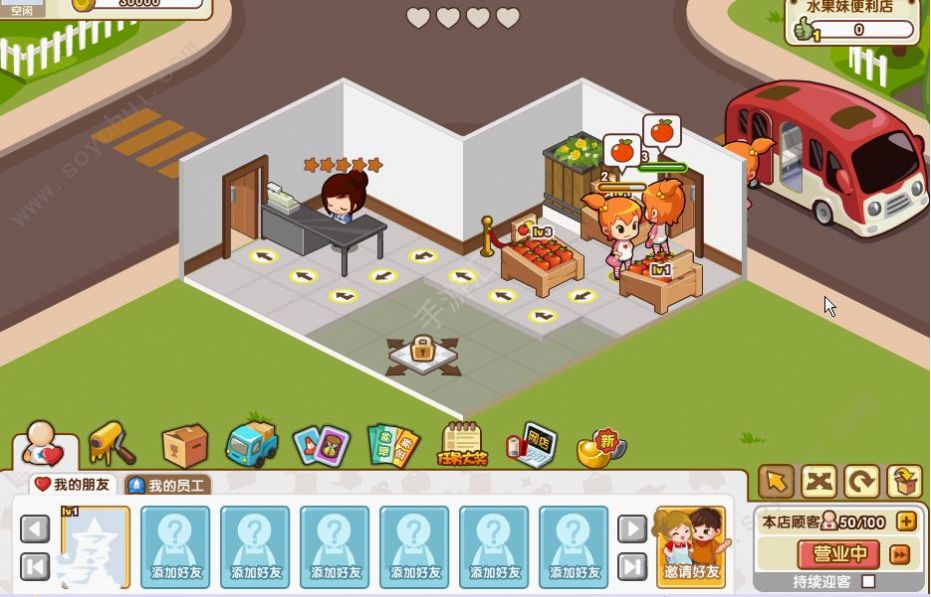Select the arrow cursor tool
Screen dimensions: 931x597
point(776,482)
